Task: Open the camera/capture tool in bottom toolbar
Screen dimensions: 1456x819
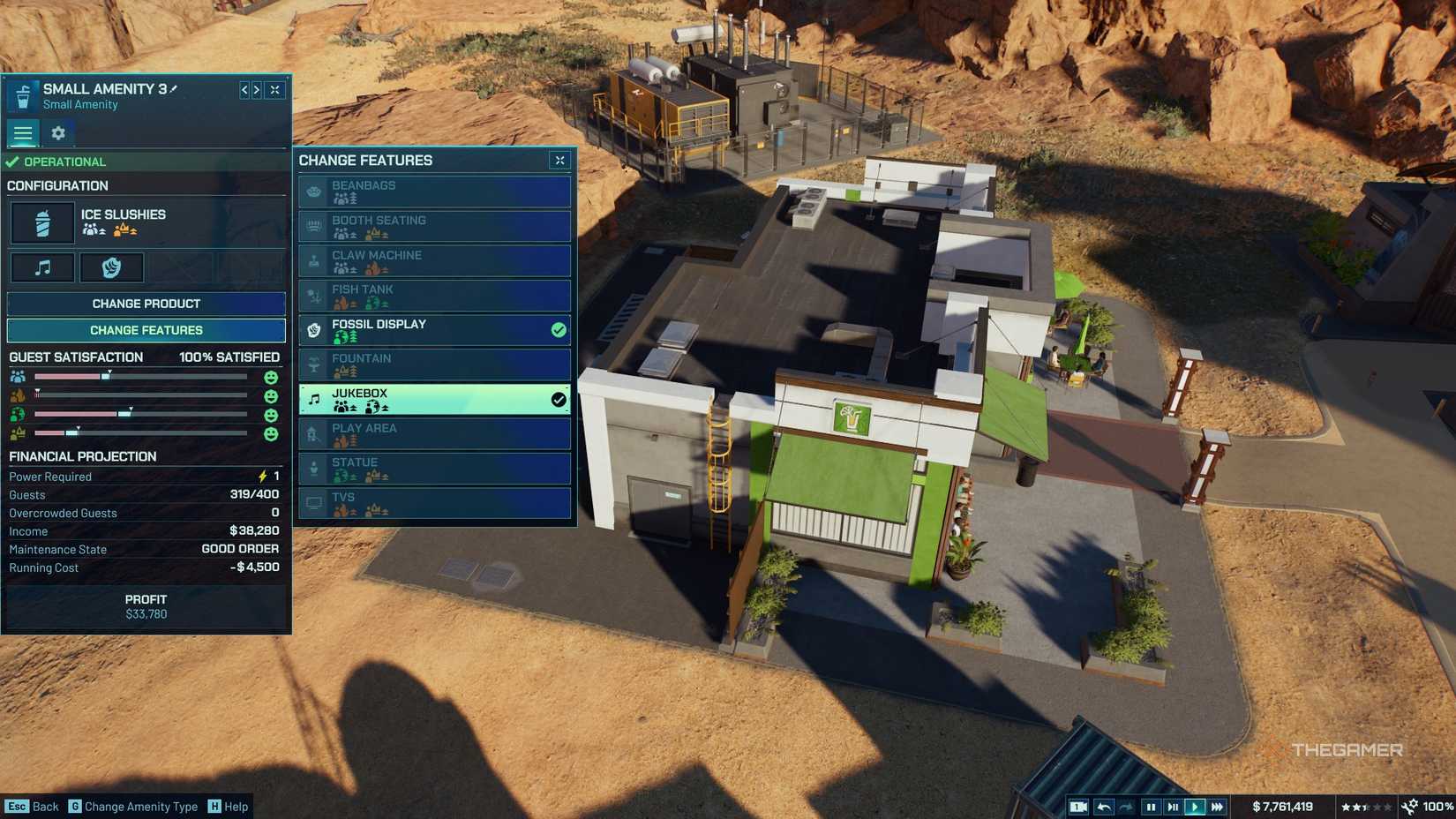Action: click(1079, 806)
